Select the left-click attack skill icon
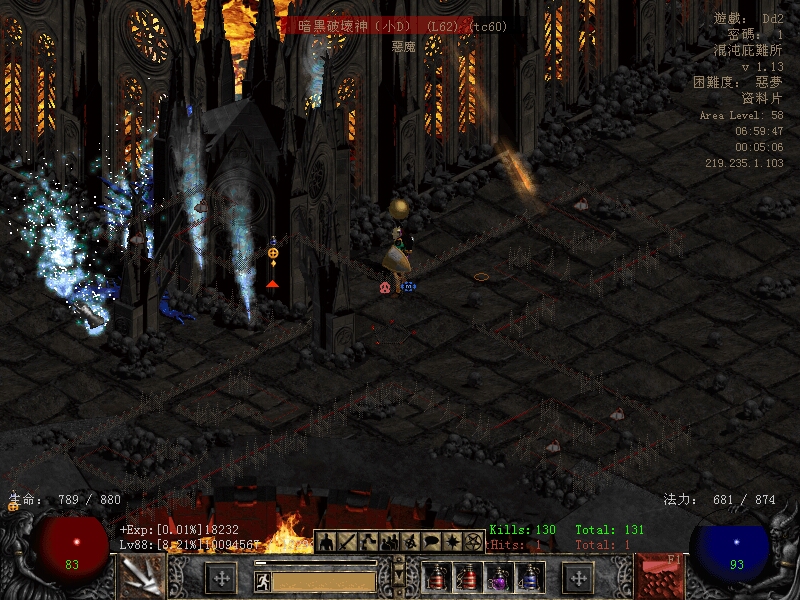This screenshot has width=800, height=600. coord(141,577)
